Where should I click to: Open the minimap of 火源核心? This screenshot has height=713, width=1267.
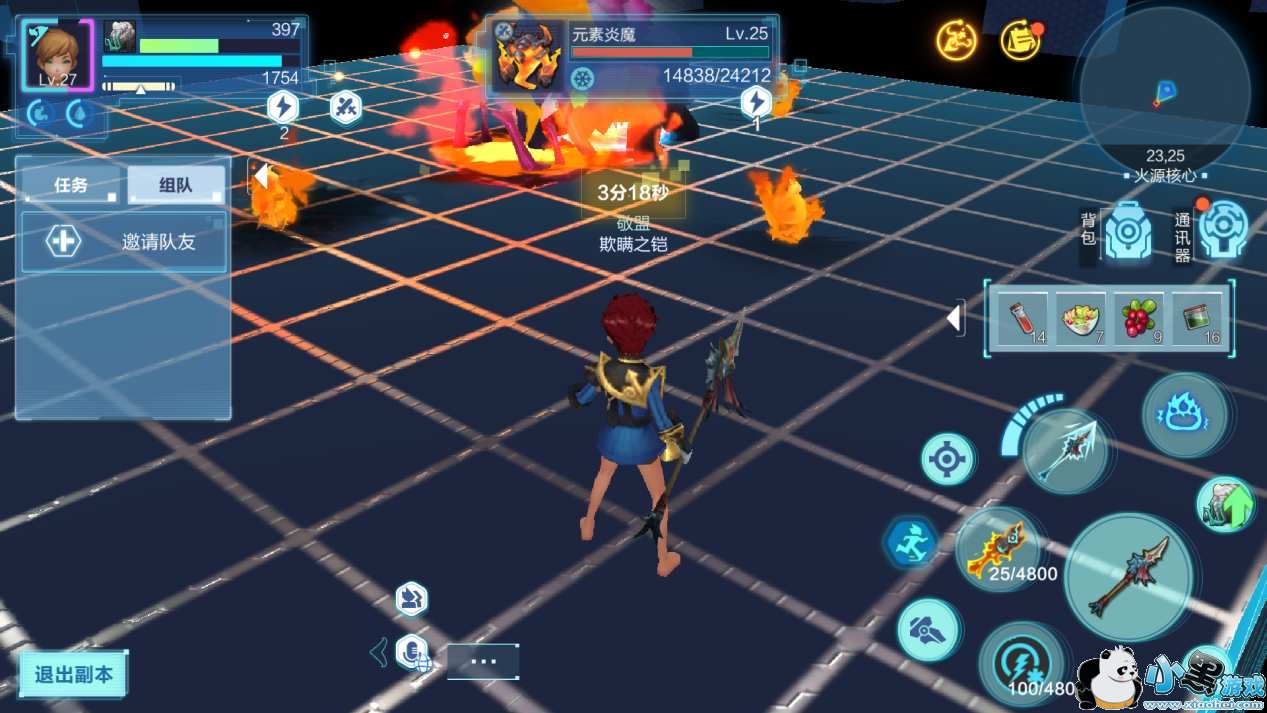point(1164,92)
